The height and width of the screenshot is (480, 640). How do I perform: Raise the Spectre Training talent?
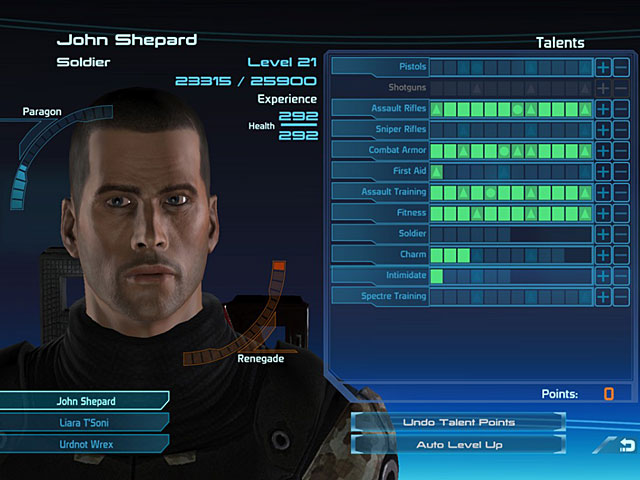[x=603, y=296]
